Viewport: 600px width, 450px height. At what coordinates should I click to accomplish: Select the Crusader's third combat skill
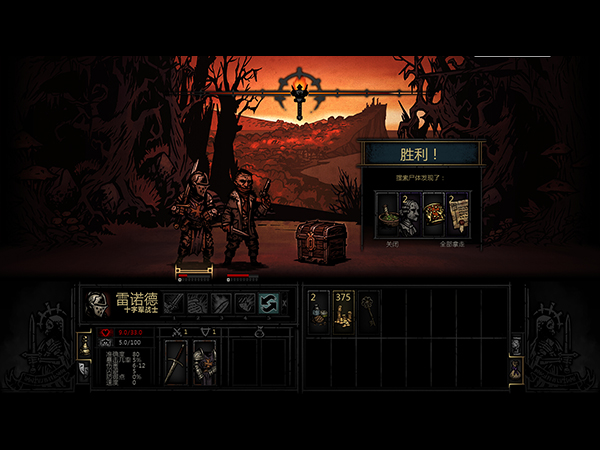pos(220,302)
